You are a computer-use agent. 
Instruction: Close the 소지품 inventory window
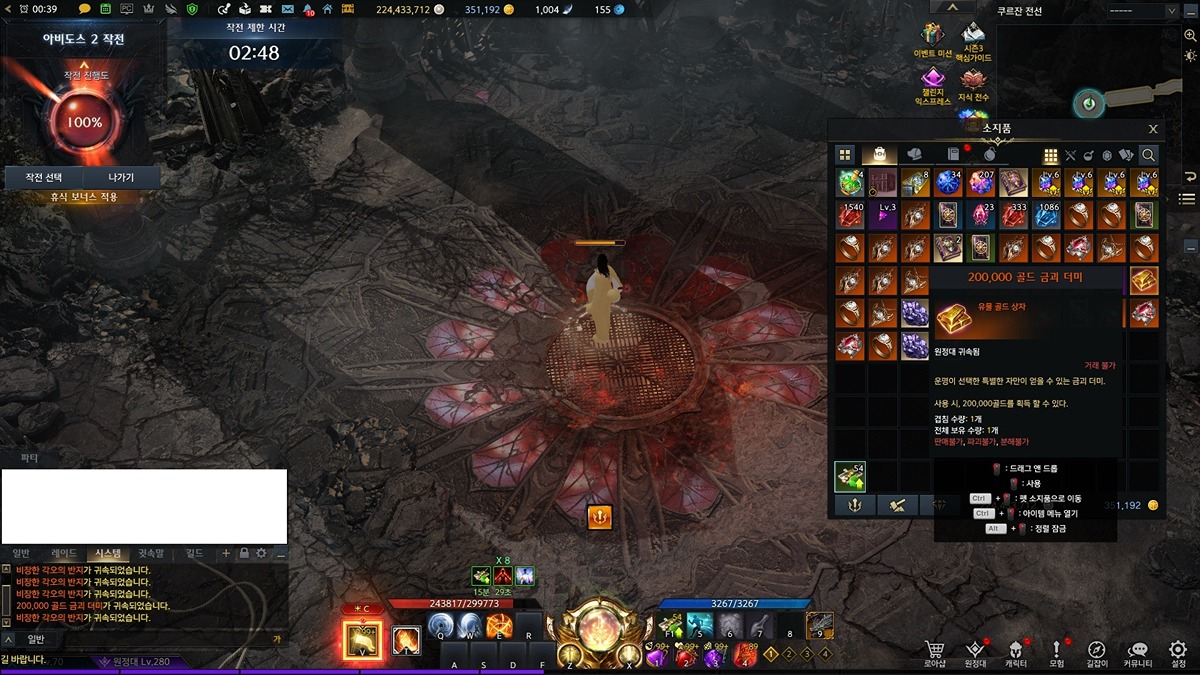tap(1153, 129)
